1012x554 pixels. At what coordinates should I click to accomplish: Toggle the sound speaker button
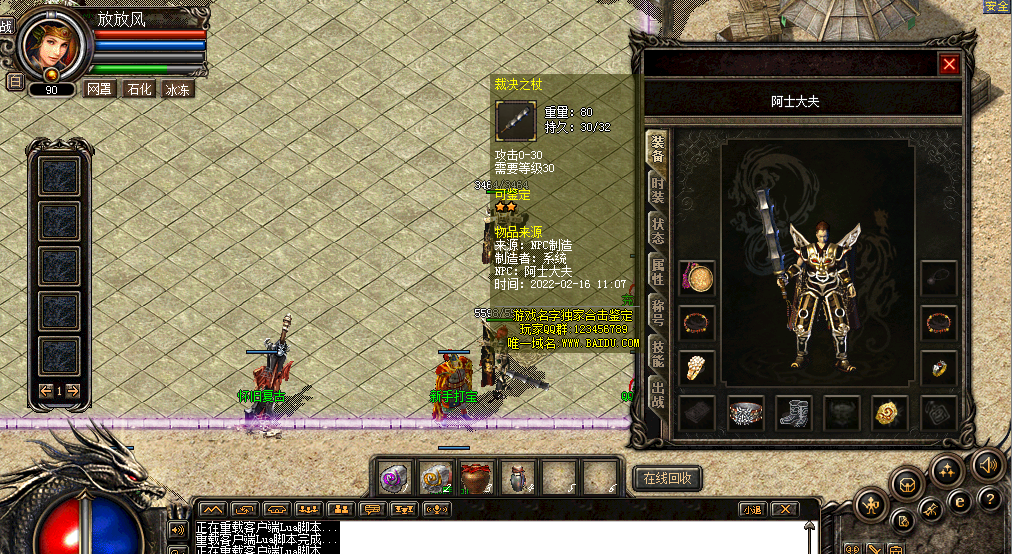(x=987, y=465)
